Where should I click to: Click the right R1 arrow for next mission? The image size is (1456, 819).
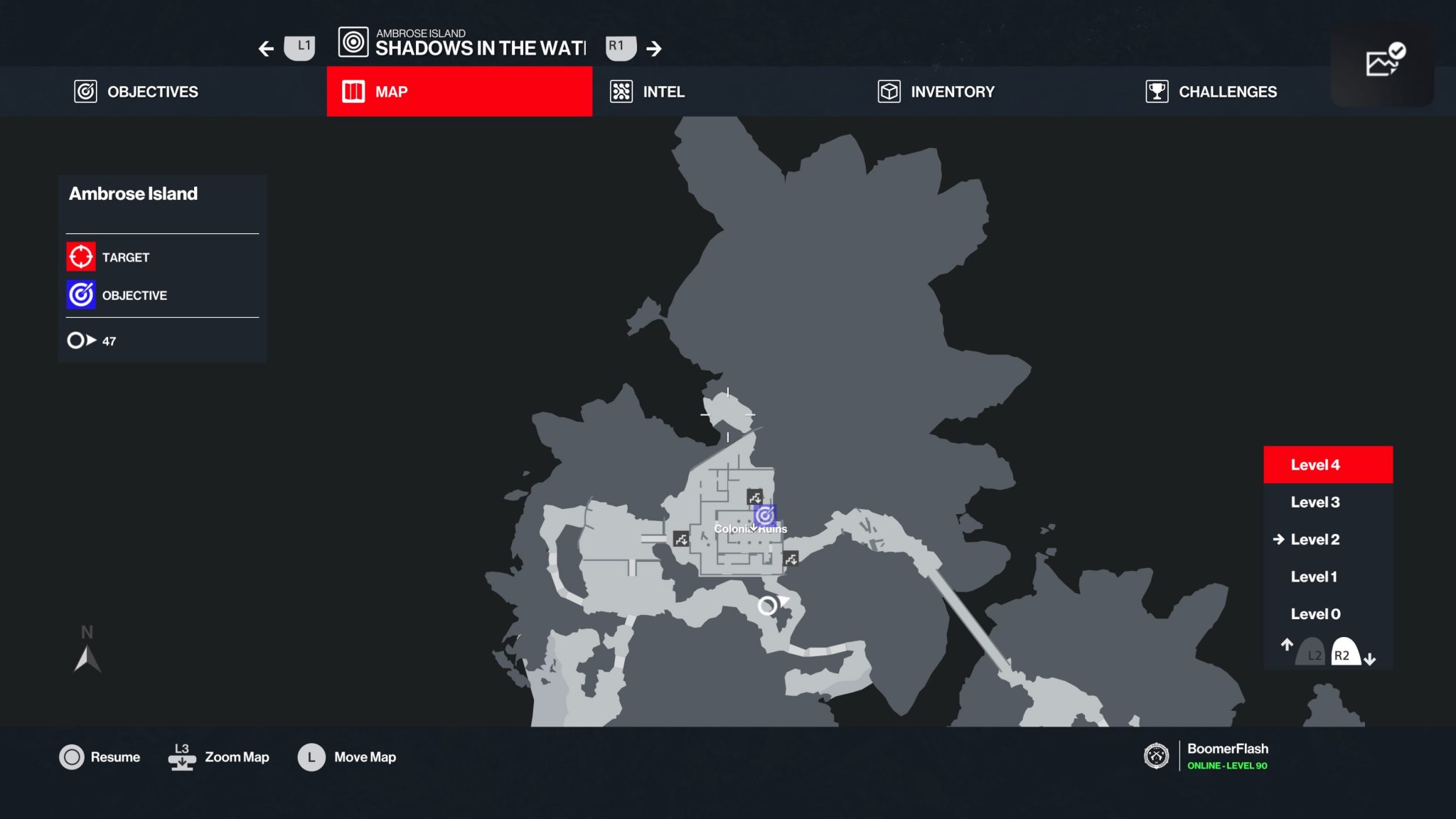654,48
